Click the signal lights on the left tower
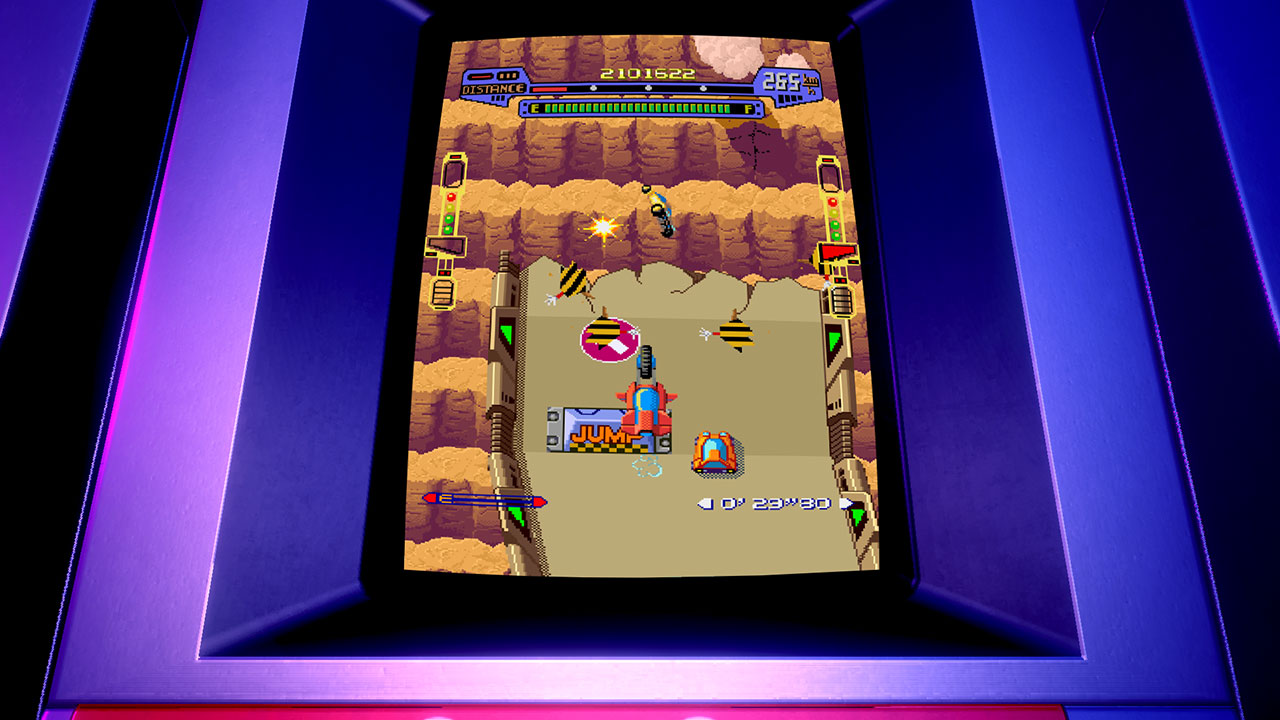Viewport: 1280px width, 720px height. (450, 212)
